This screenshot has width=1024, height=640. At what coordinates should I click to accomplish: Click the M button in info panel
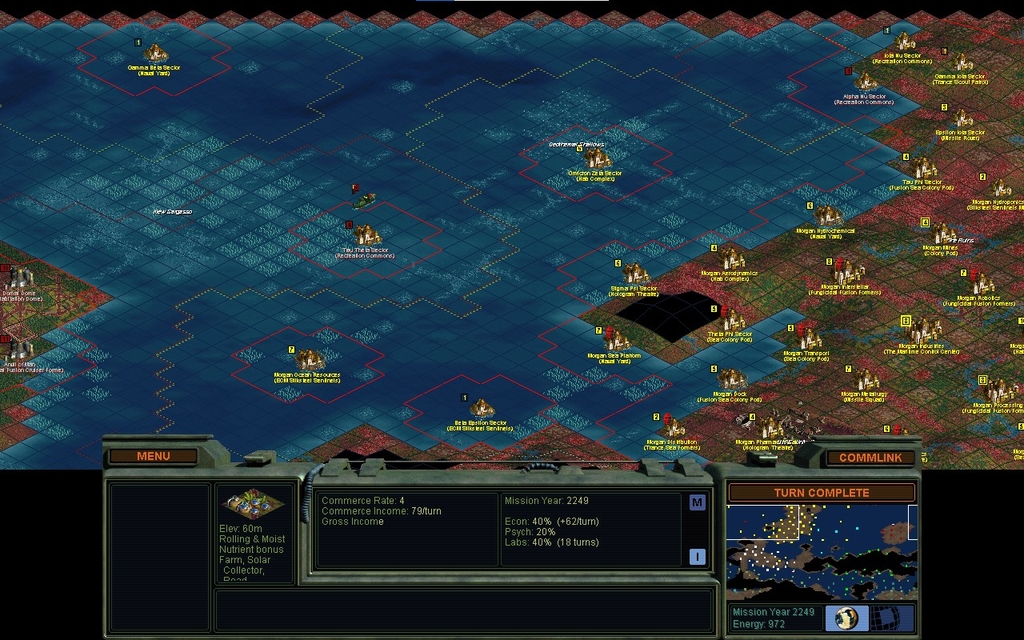(x=697, y=503)
